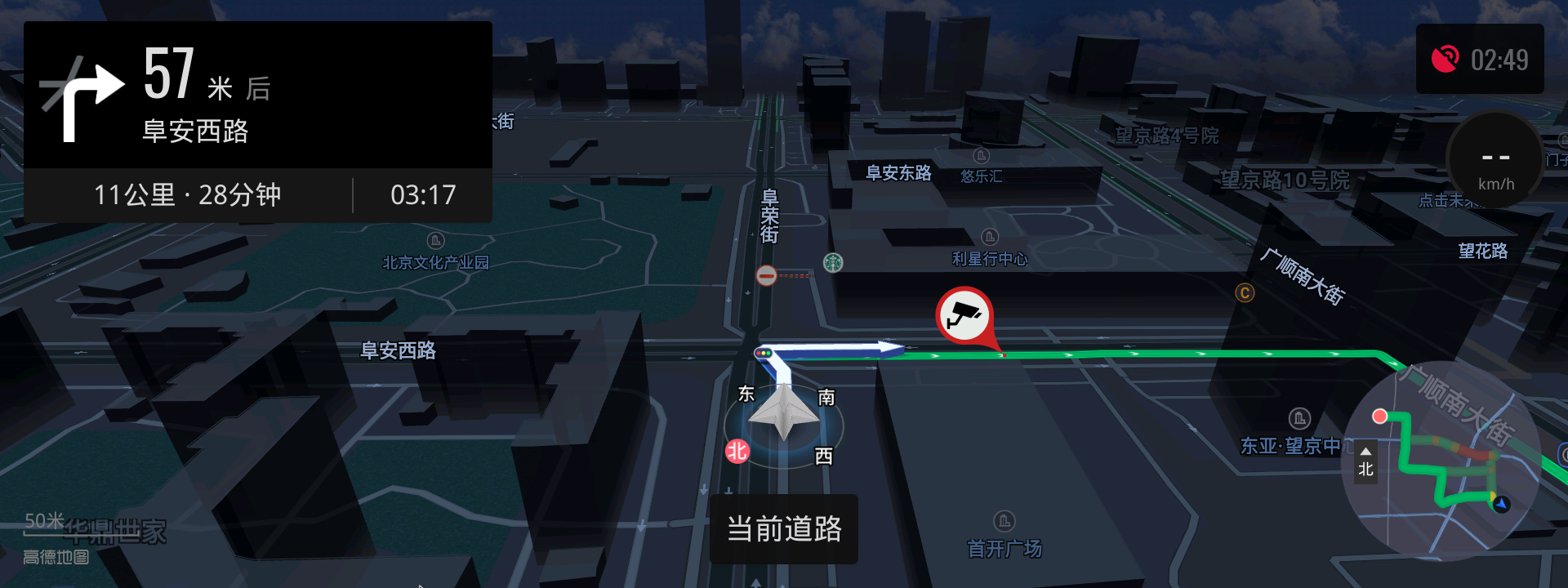1568x588 pixels.
Task: Click the traffic light icon on the route
Action: click(764, 353)
